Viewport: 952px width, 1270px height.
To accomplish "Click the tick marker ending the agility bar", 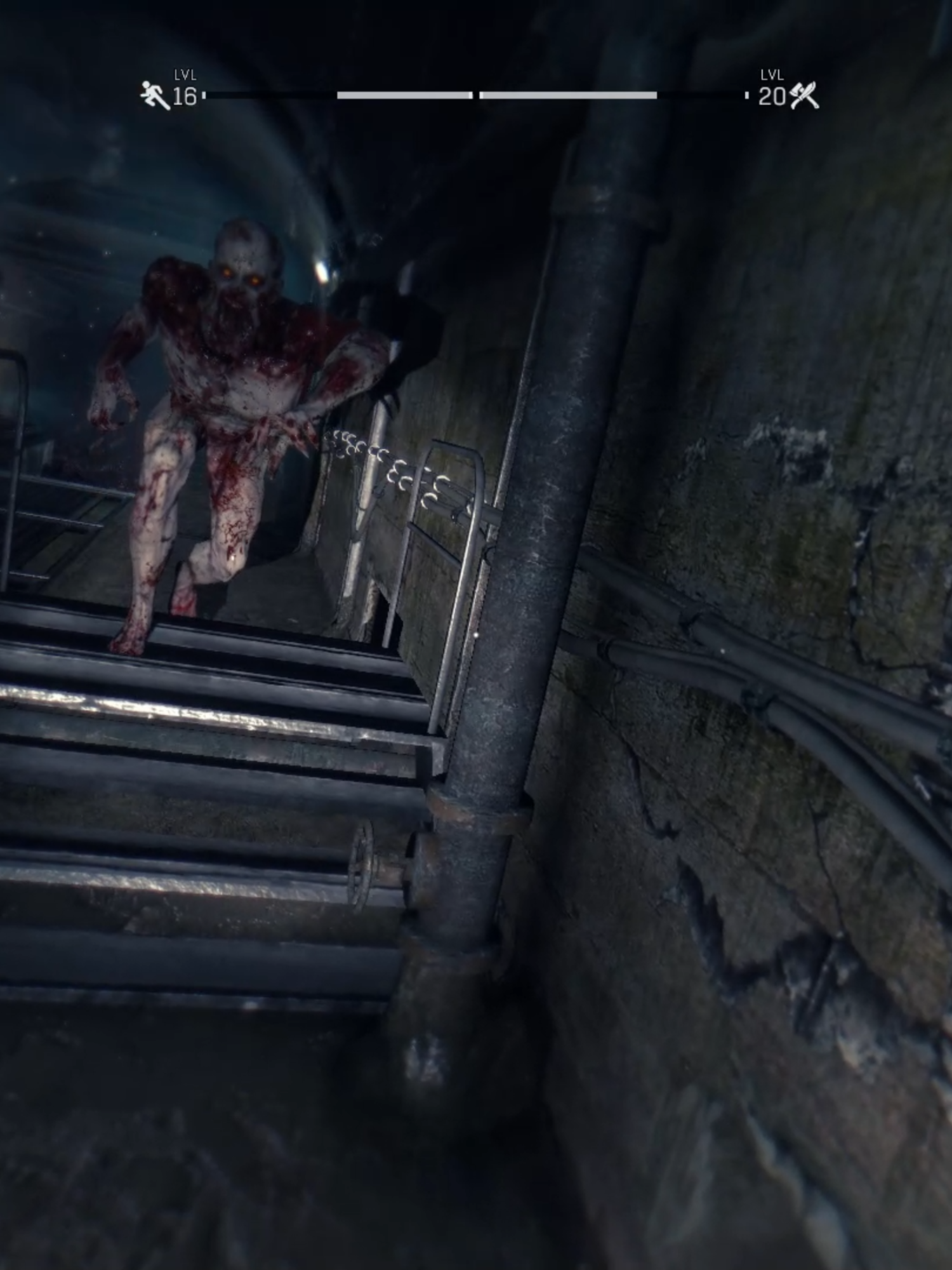I will [205, 95].
